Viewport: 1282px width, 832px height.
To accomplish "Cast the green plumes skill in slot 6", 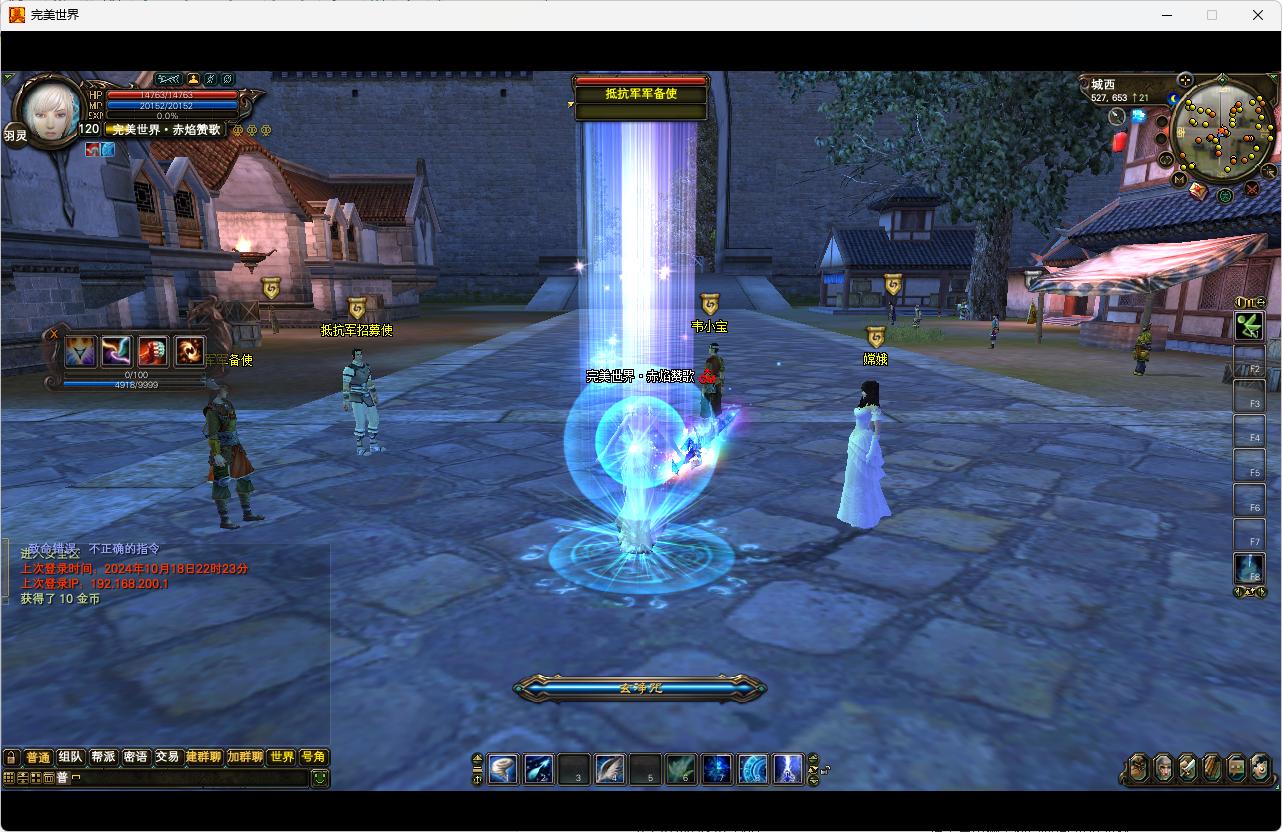I will point(682,769).
